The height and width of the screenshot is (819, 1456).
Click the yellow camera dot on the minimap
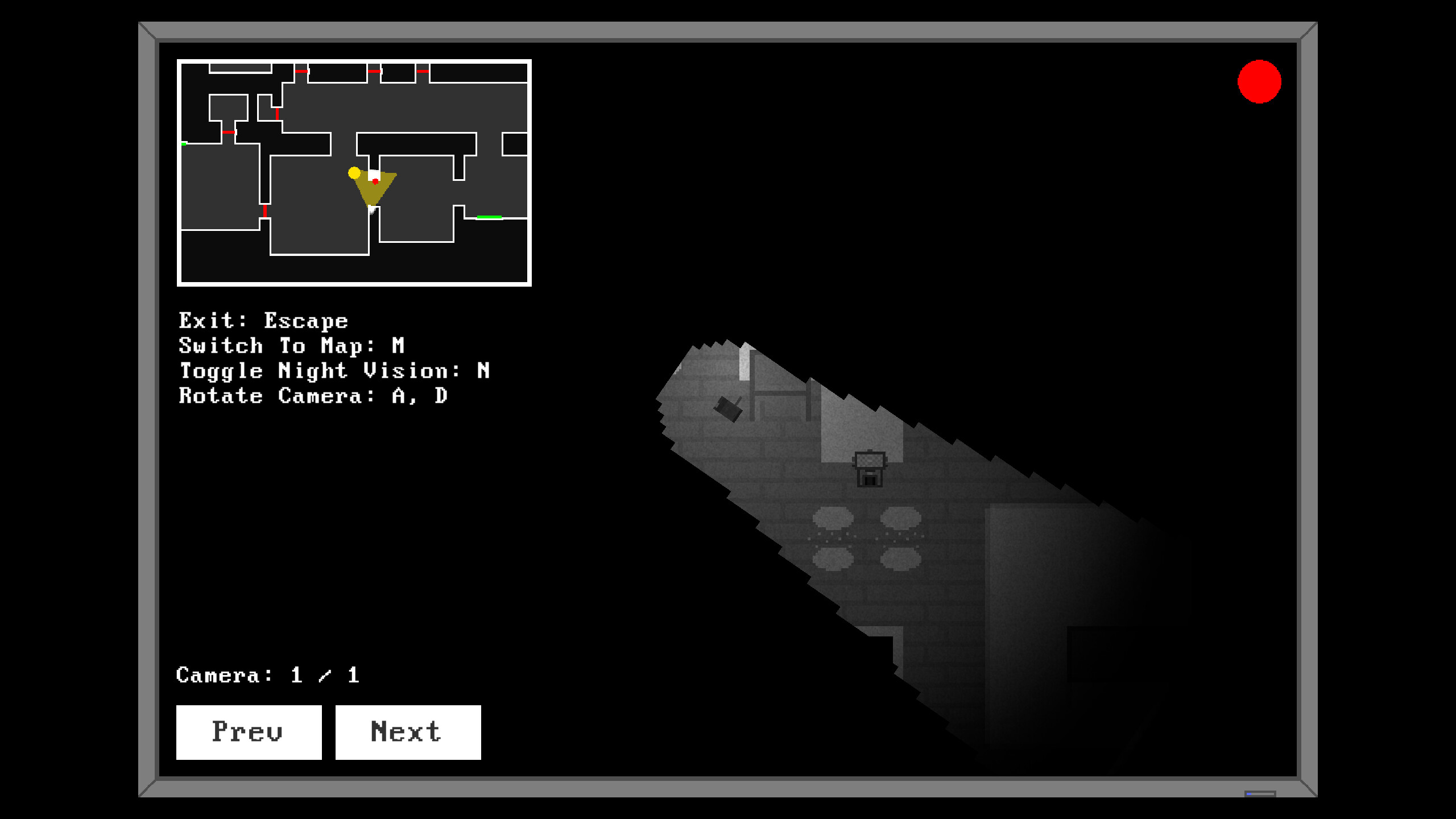(x=354, y=173)
